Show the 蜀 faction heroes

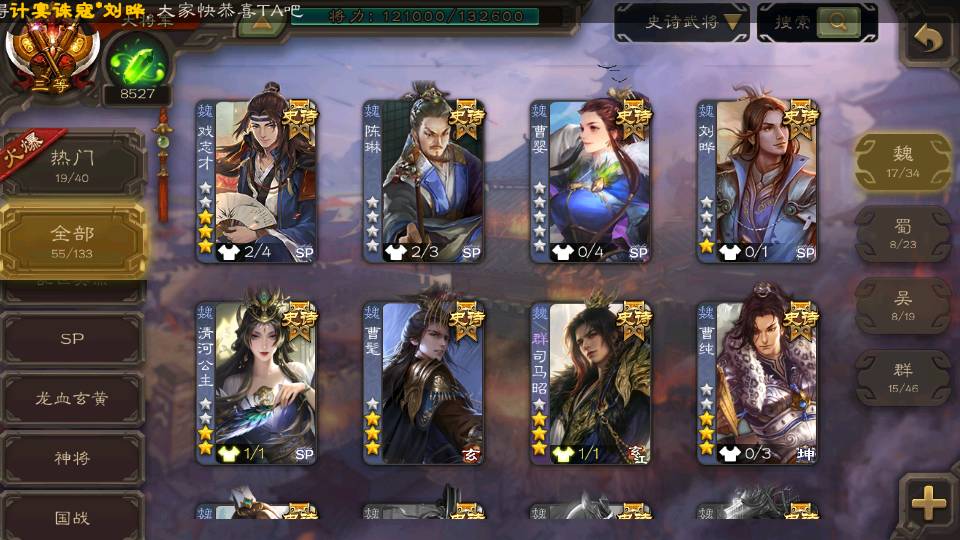902,233
